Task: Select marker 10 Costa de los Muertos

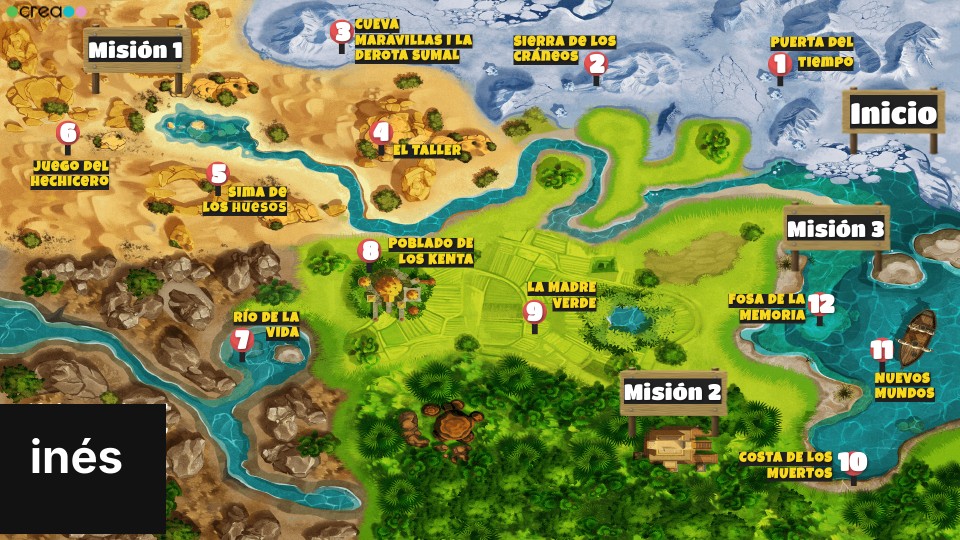Action: coord(852,463)
